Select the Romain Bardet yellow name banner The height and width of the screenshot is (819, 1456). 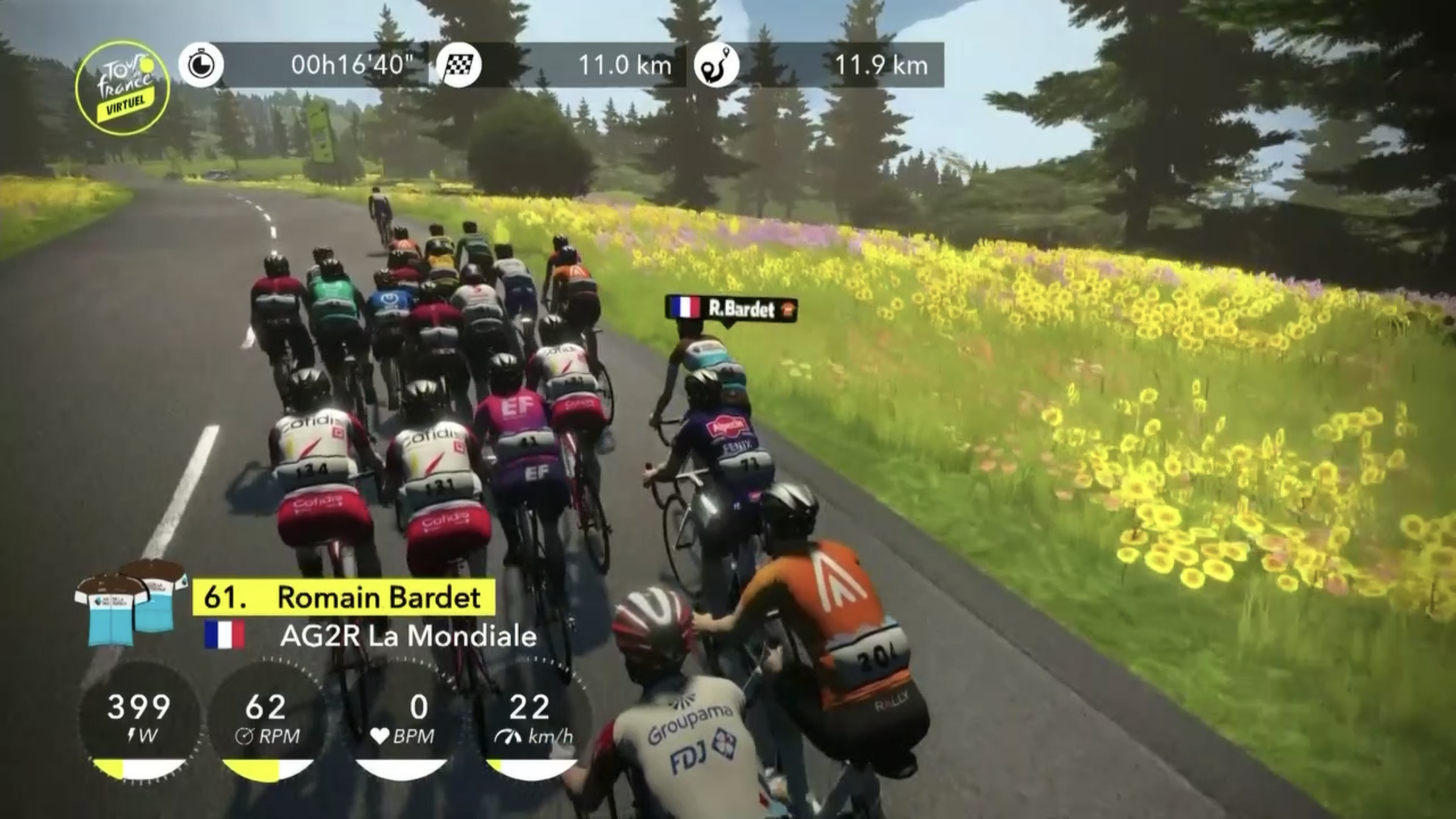click(344, 597)
